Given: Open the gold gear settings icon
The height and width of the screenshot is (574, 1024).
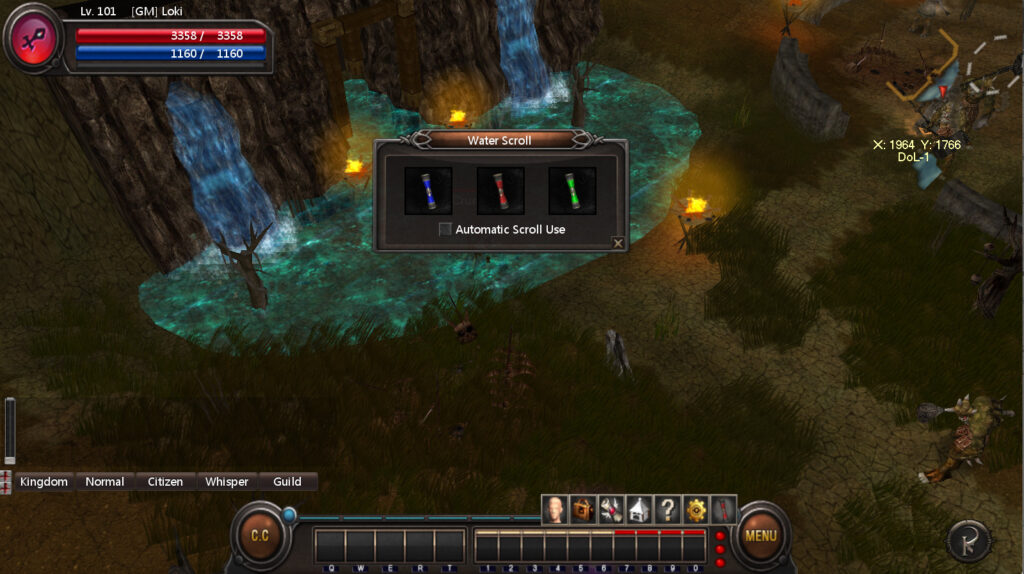Looking at the screenshot, I should pos(695,510).
